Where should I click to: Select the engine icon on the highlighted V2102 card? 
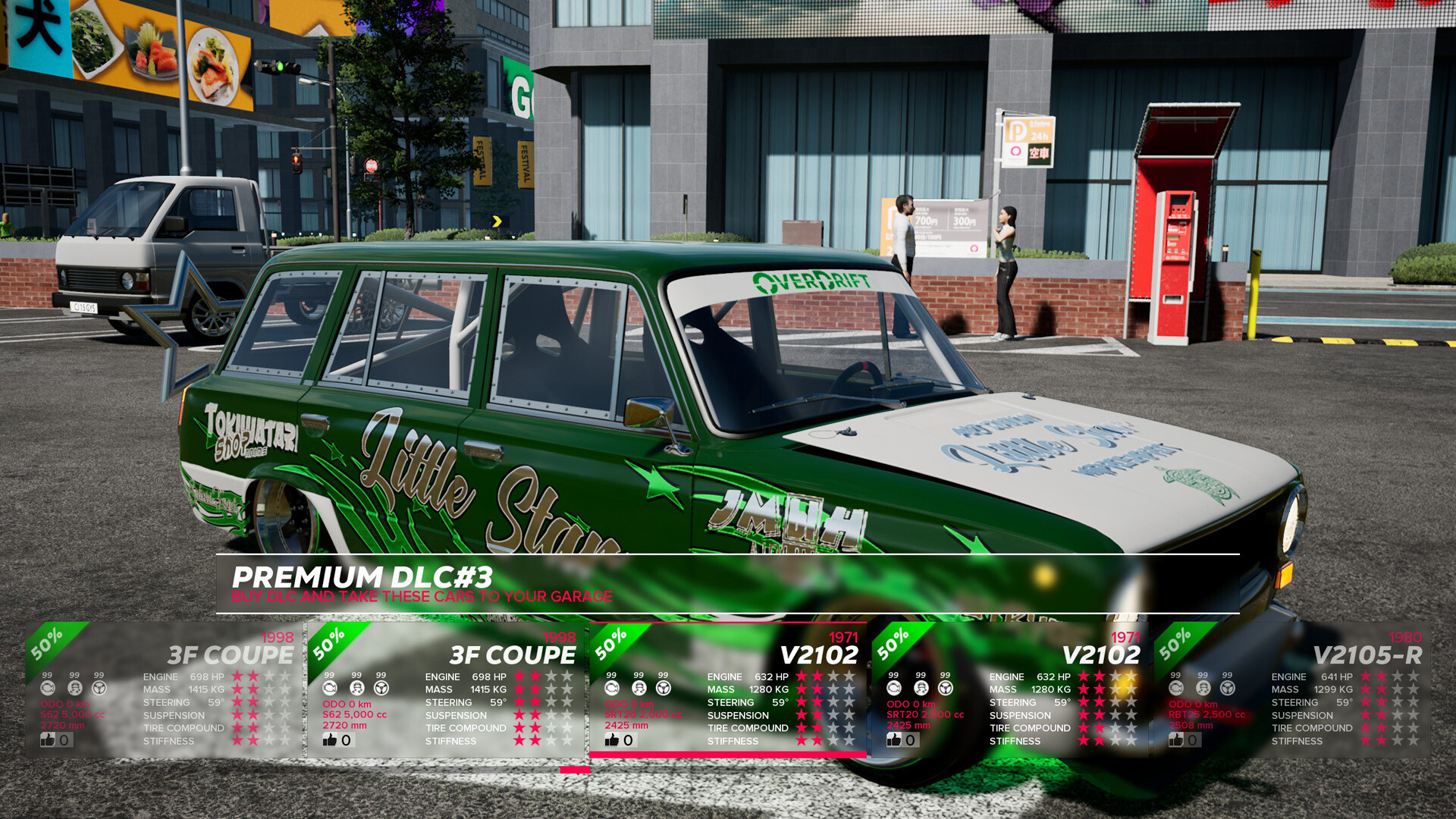(x=610, y=688)
